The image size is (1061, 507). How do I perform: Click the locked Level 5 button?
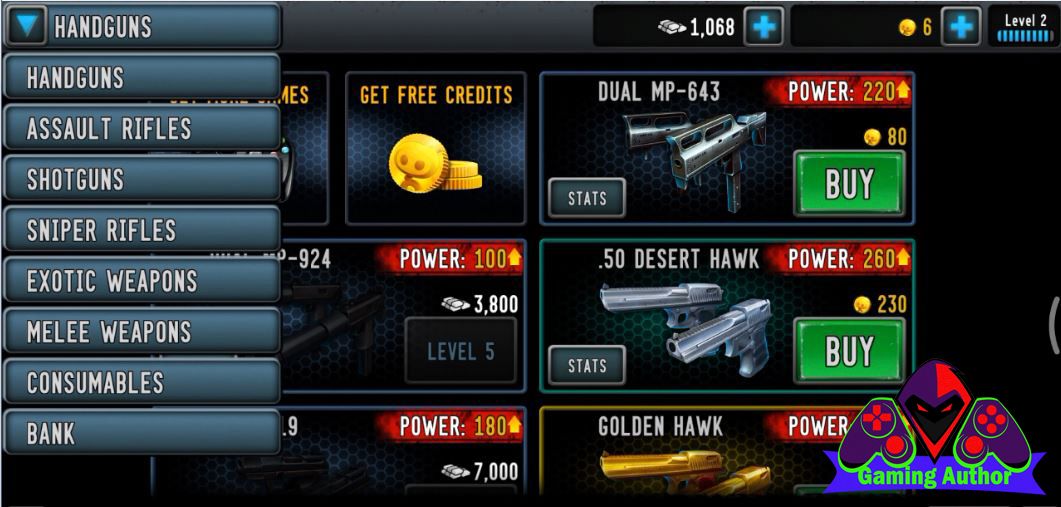[x=460, y=351]
